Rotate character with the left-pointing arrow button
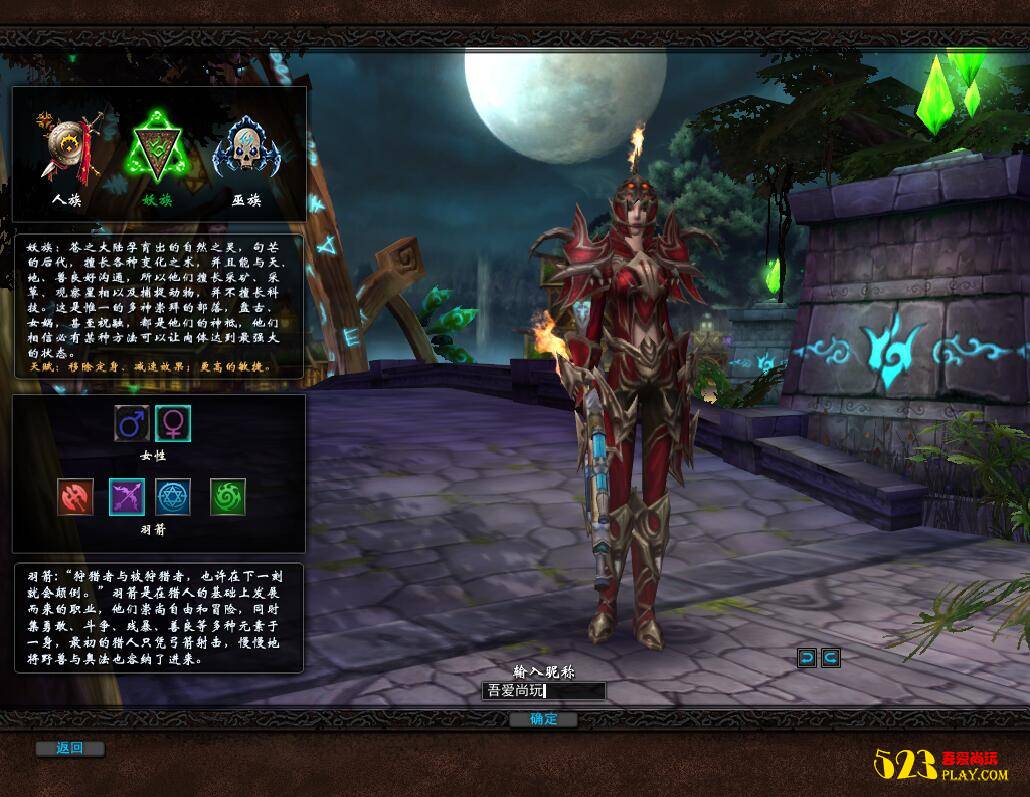 click(x=807, y=657)
